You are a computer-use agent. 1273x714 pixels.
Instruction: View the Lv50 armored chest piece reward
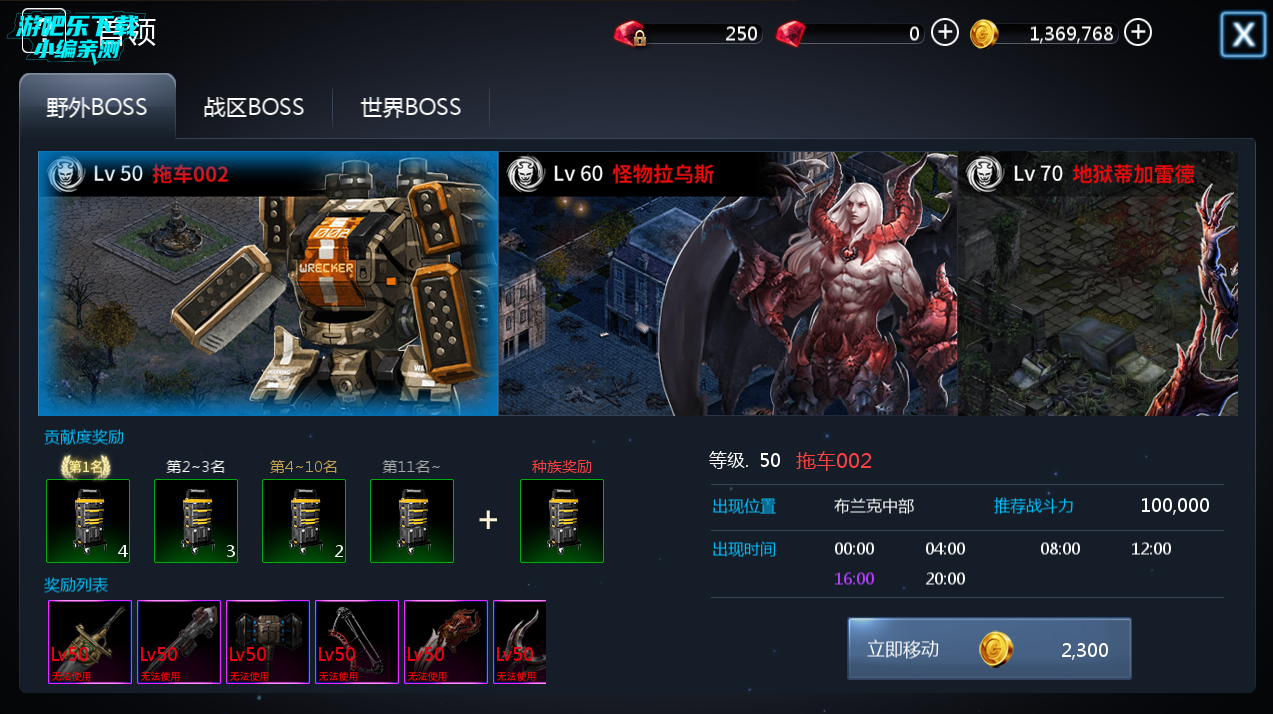[268, 642]
